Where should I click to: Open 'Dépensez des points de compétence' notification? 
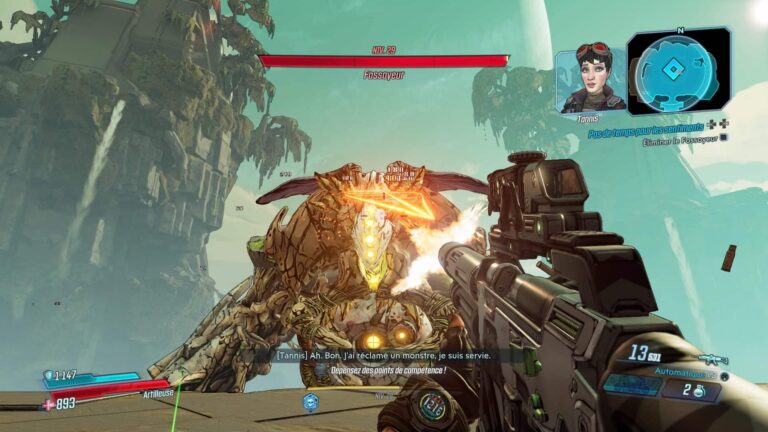pyautogui.click(x=387, y=370)
